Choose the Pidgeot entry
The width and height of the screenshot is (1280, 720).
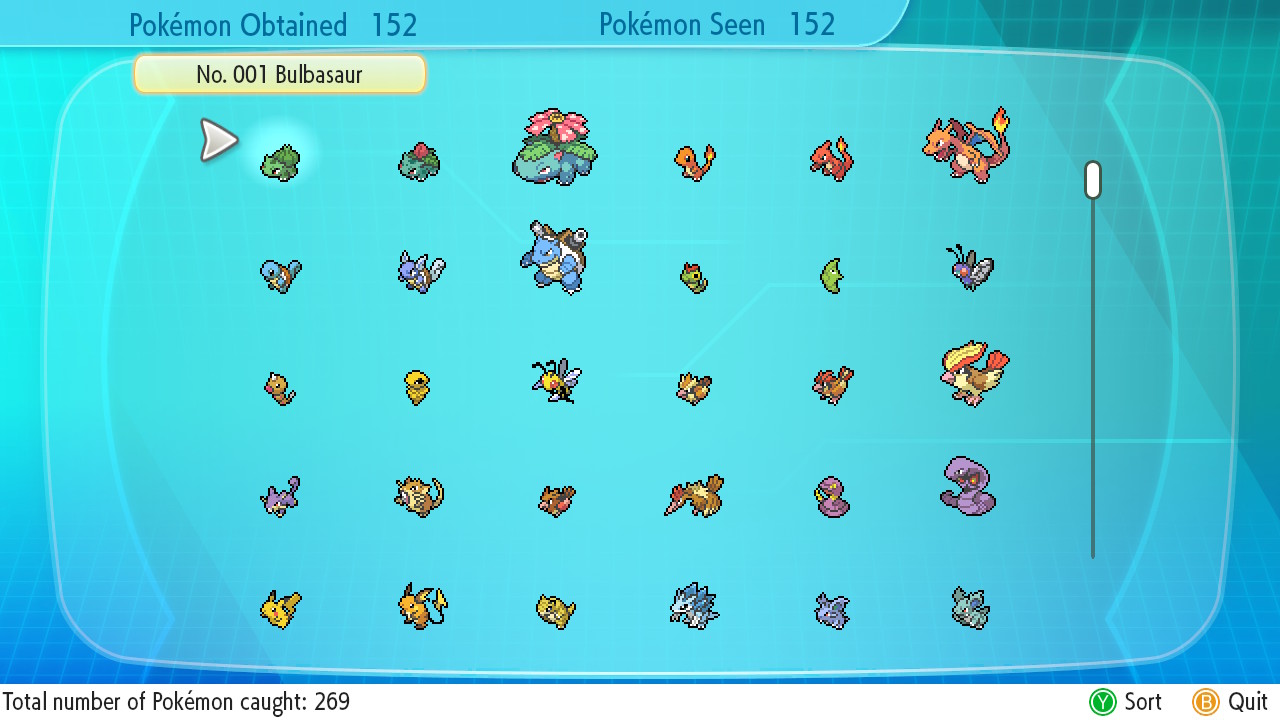973,374
